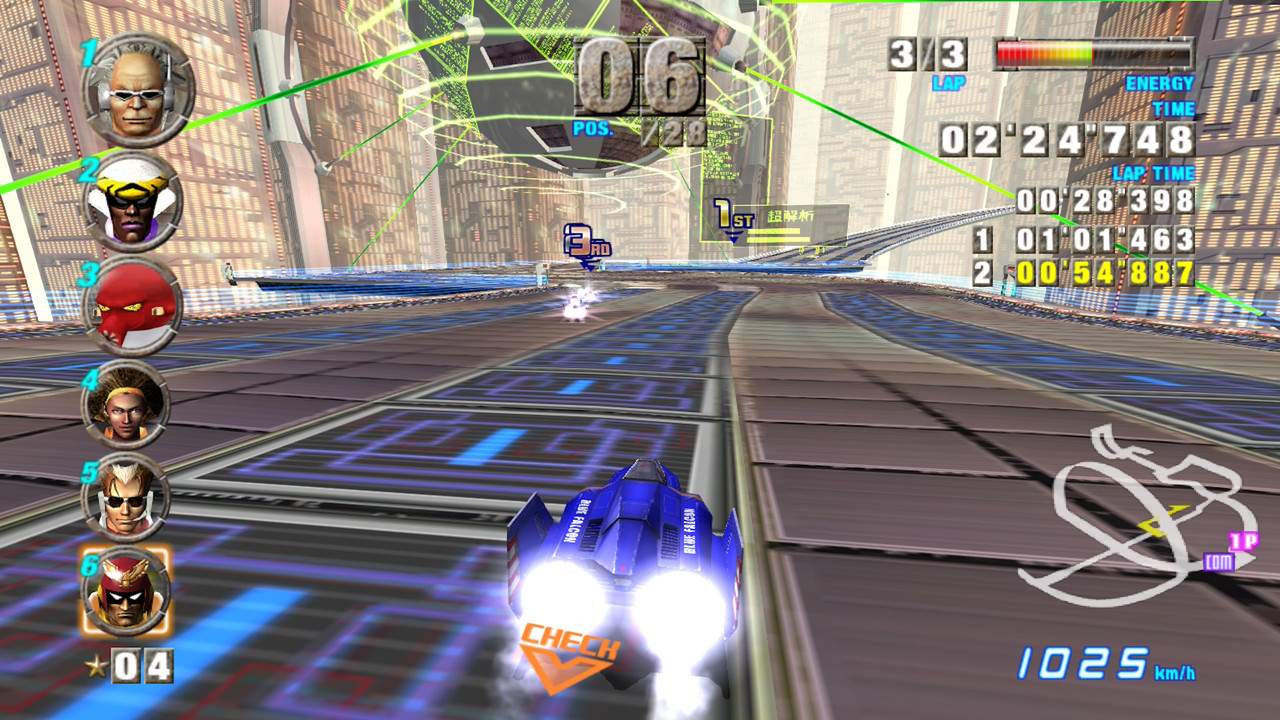Image resolution: width=1280 pixels, height=720 pixels.
Task: Click the 3RD place rival marker
Action: click(x=585, y=243)
